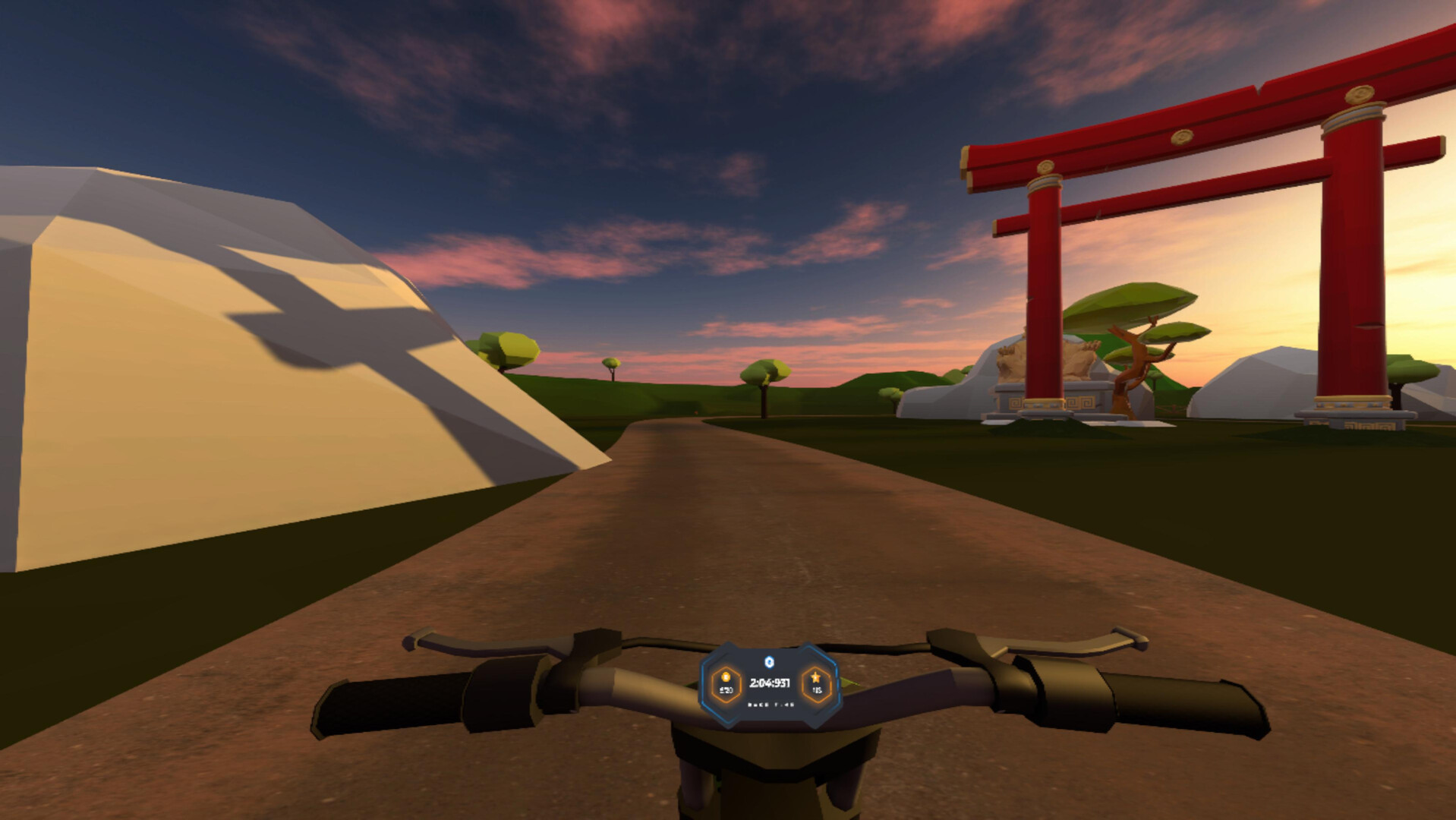Select the coin counter icon

(726, 678)
